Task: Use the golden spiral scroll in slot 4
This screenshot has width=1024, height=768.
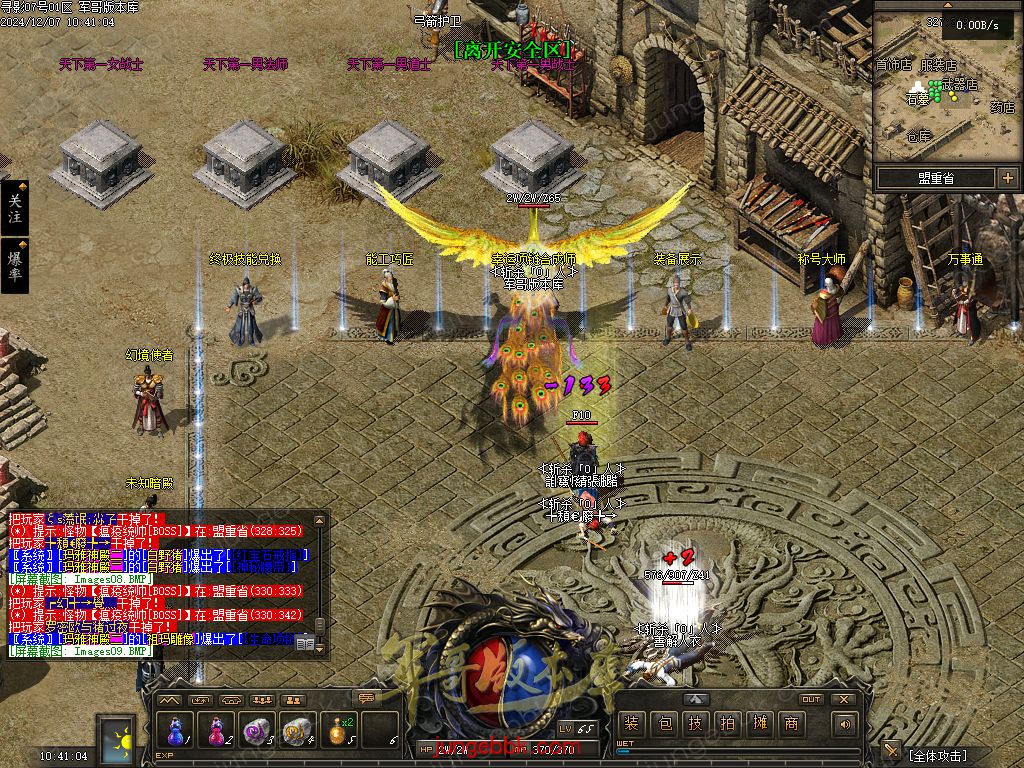Action: coord(297,731)
